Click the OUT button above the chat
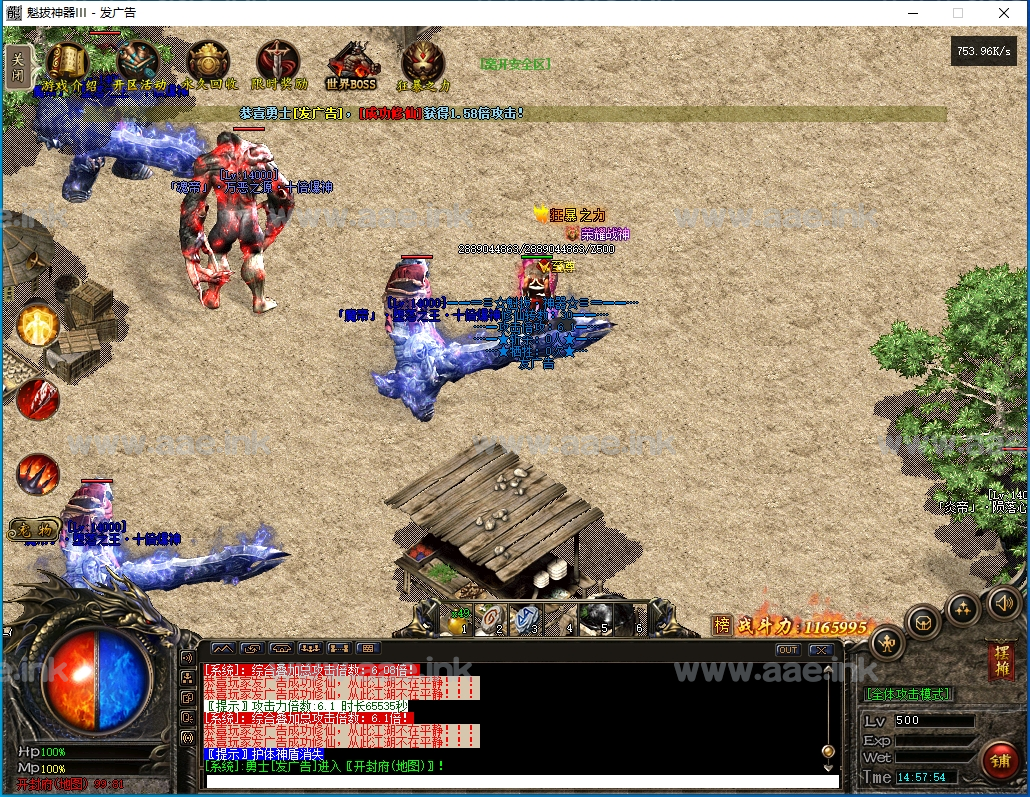Image resolution: width=1030 pixels, height=797 pixels. (788, 650)
